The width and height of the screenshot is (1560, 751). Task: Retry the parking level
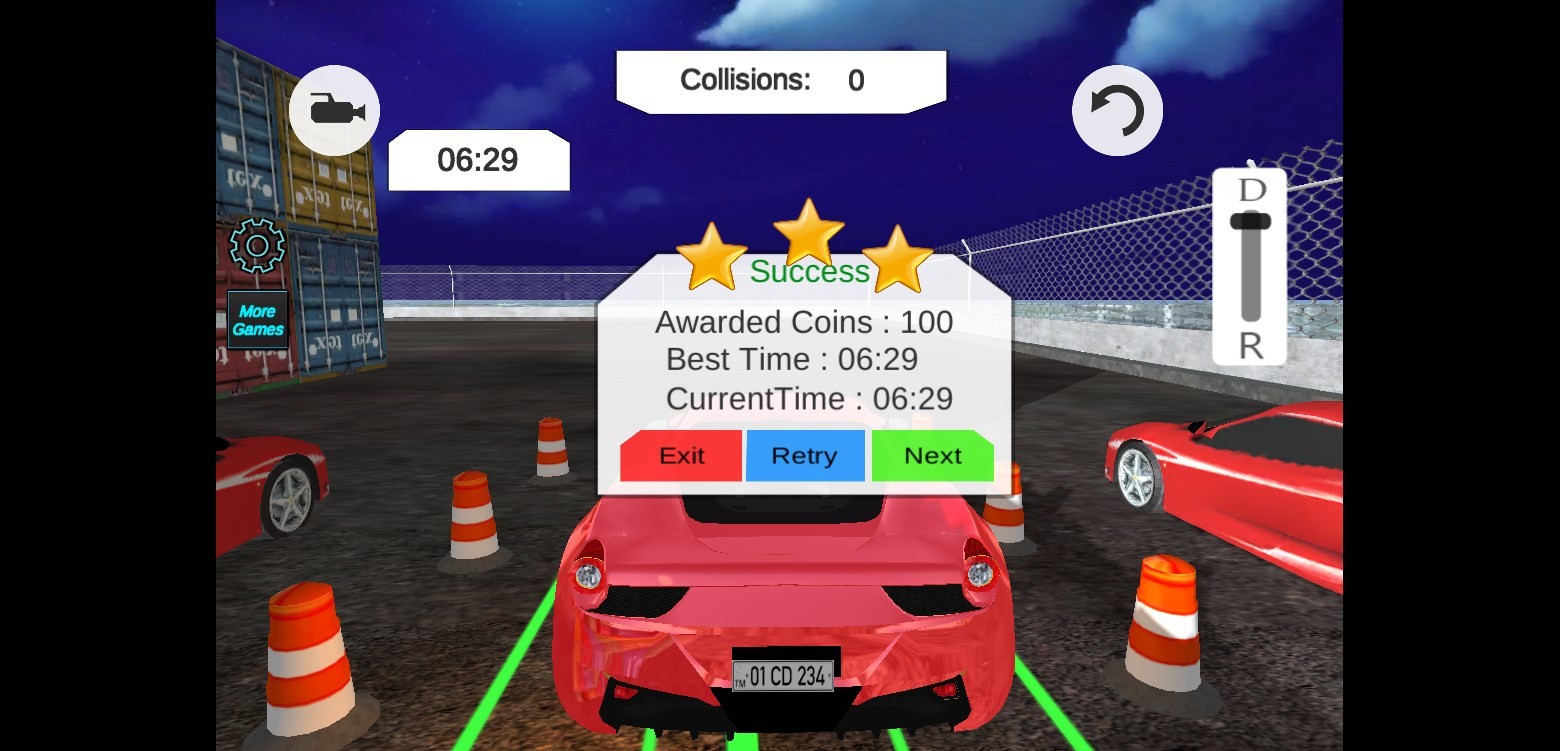pyautogui.click(x=805, y=456)
